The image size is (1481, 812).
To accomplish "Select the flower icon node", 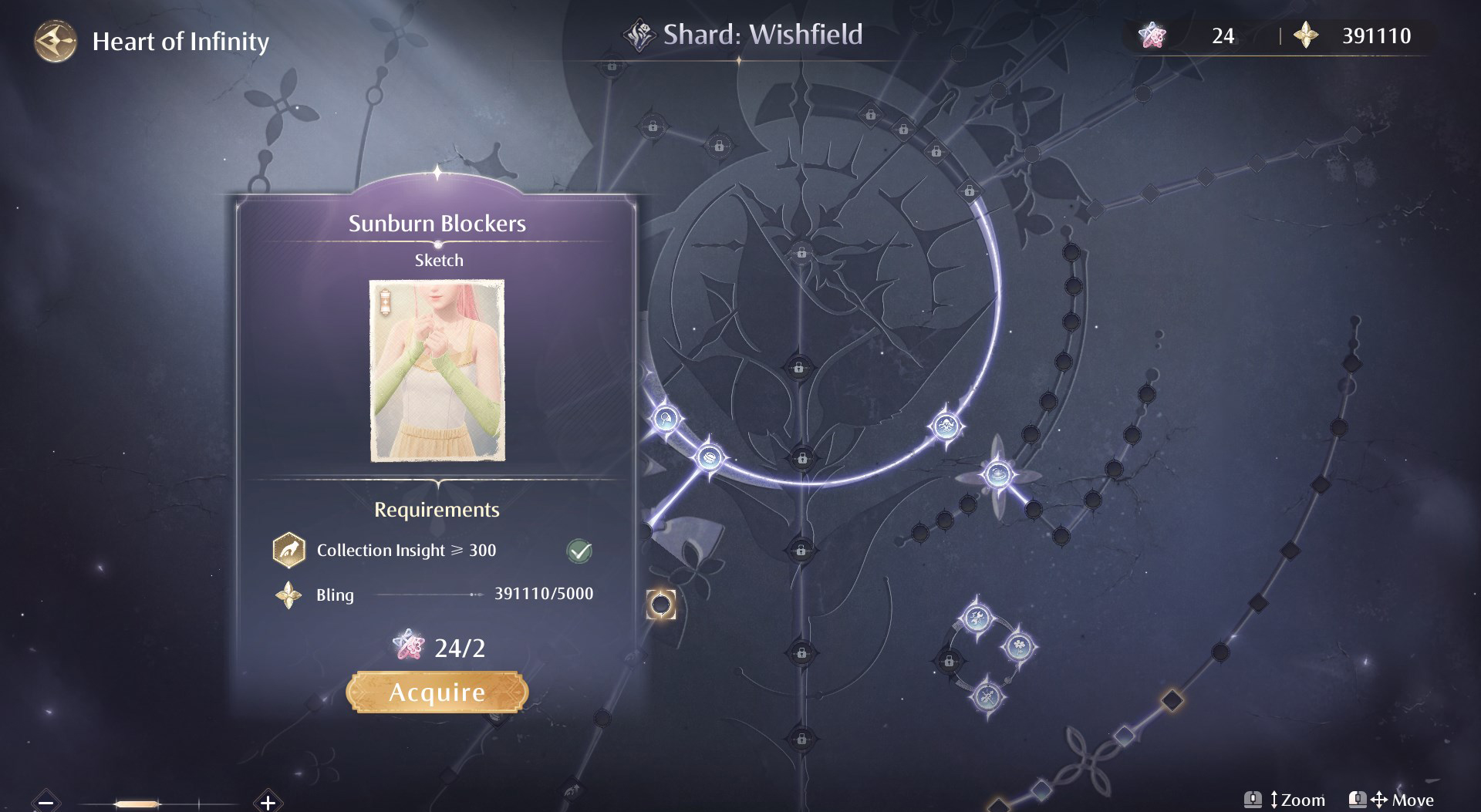I will click(1018, 645).
